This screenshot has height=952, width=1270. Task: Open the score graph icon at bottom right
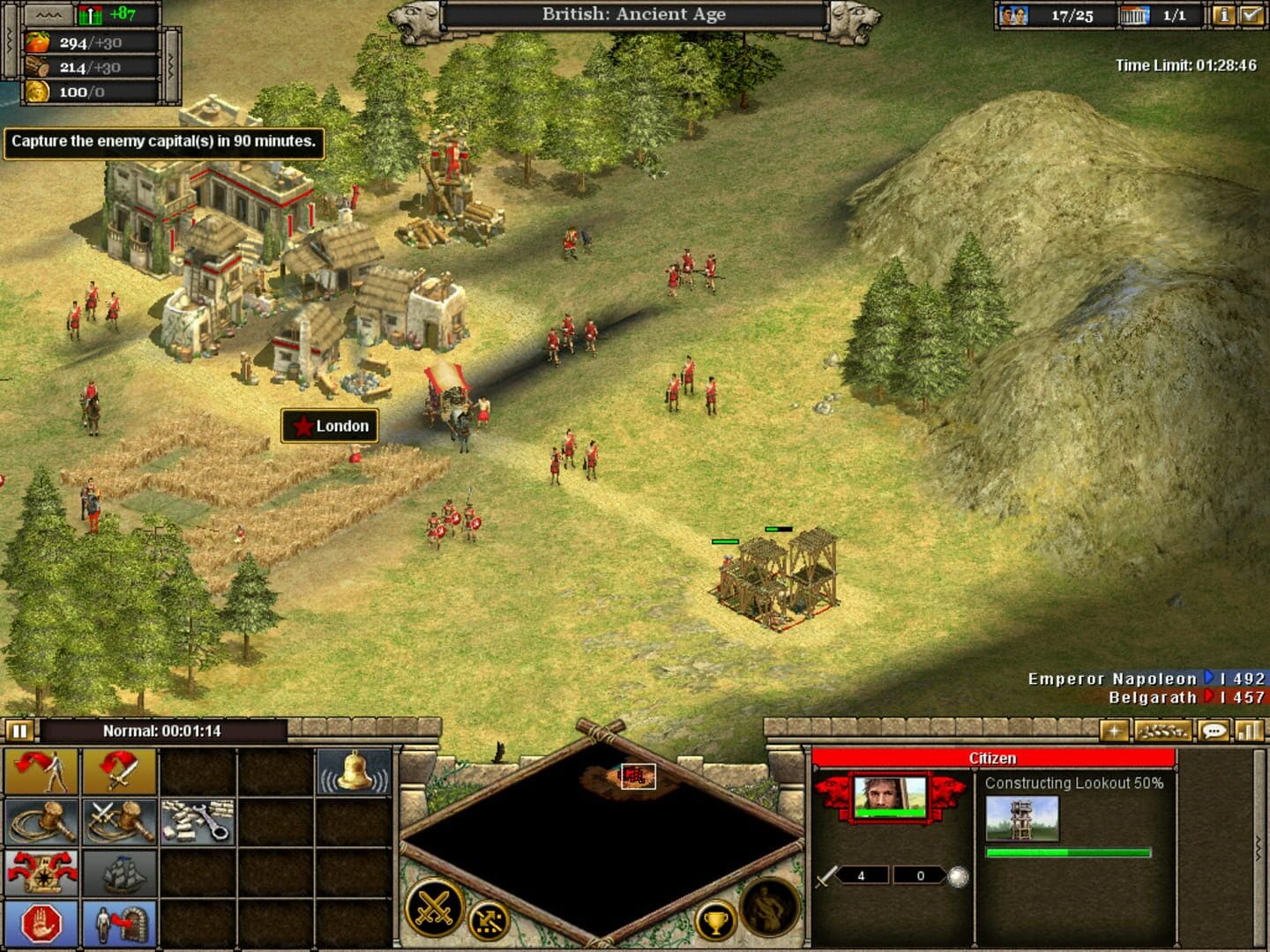pos(1248,732)
